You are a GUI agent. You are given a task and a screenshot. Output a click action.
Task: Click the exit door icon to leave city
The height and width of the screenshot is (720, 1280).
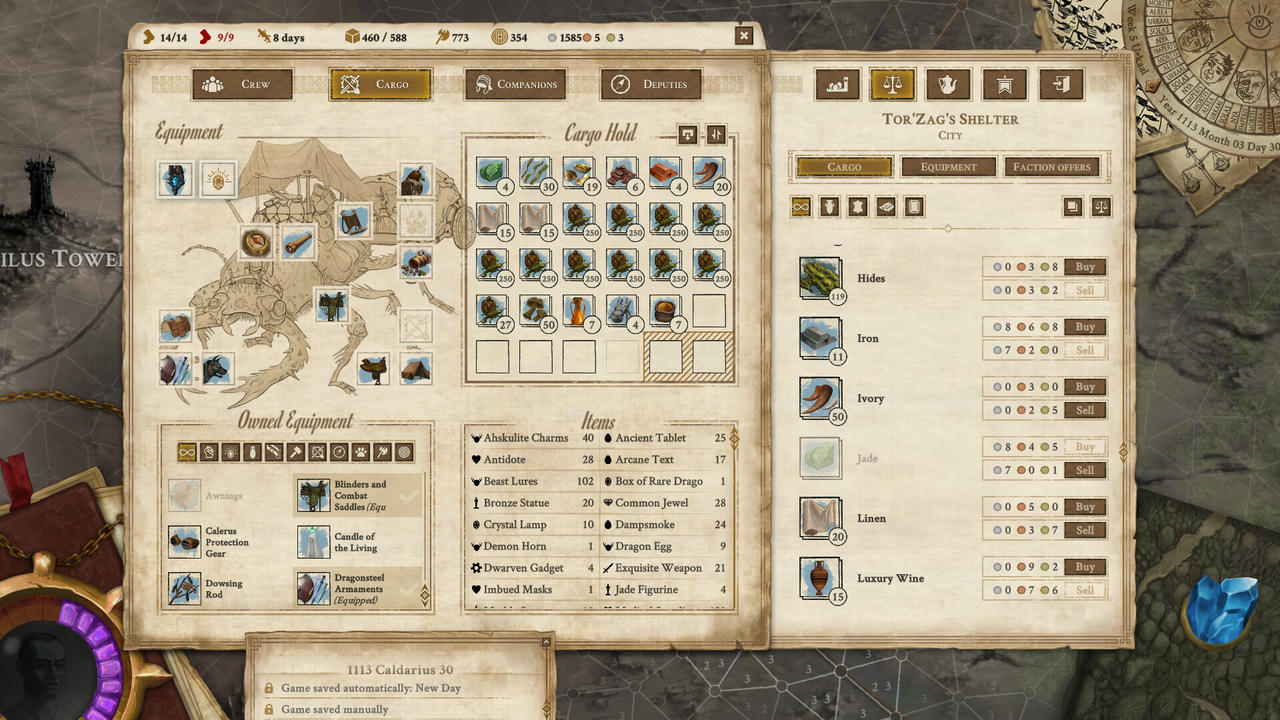coord(1061,85)
